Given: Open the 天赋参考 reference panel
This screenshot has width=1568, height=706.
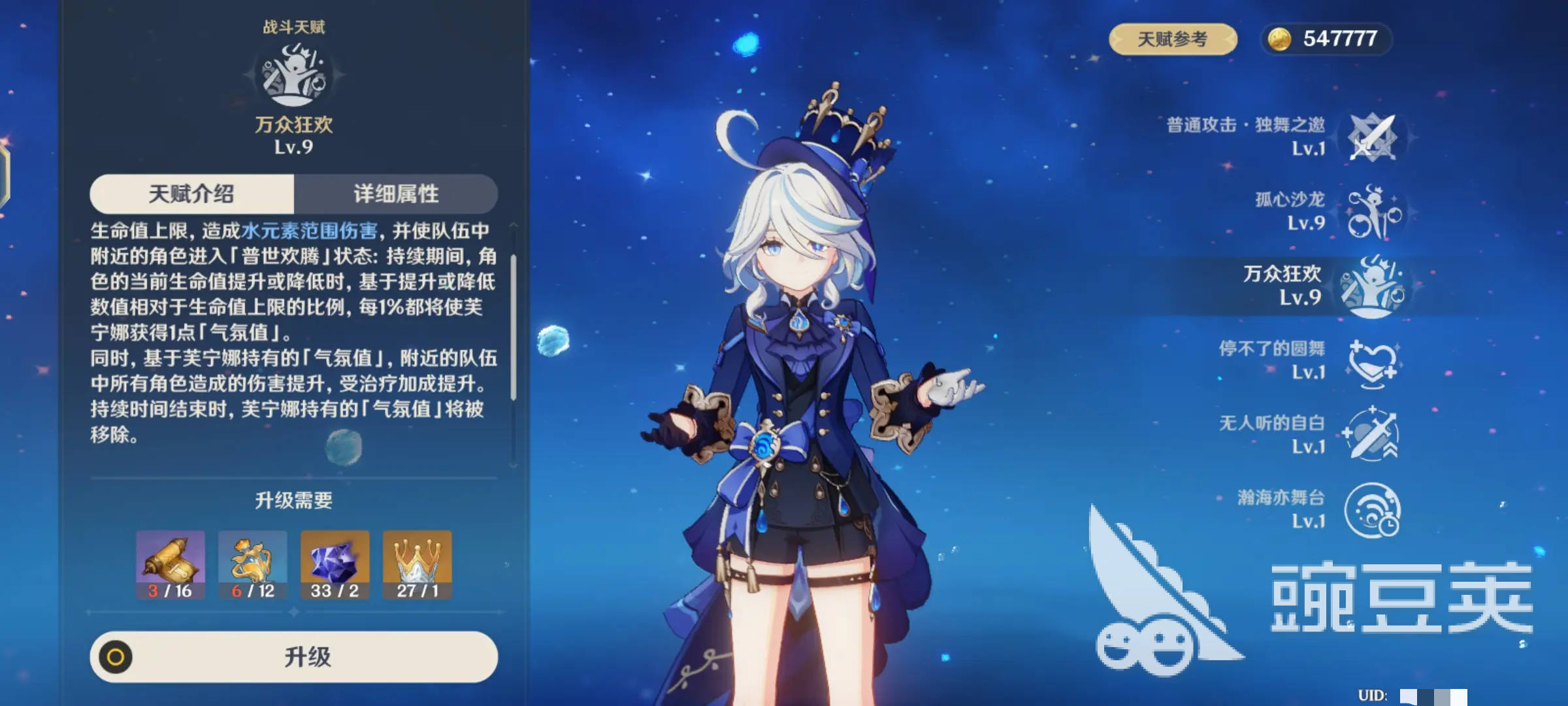Looking at the screenshot, I should pos(1173,39).
